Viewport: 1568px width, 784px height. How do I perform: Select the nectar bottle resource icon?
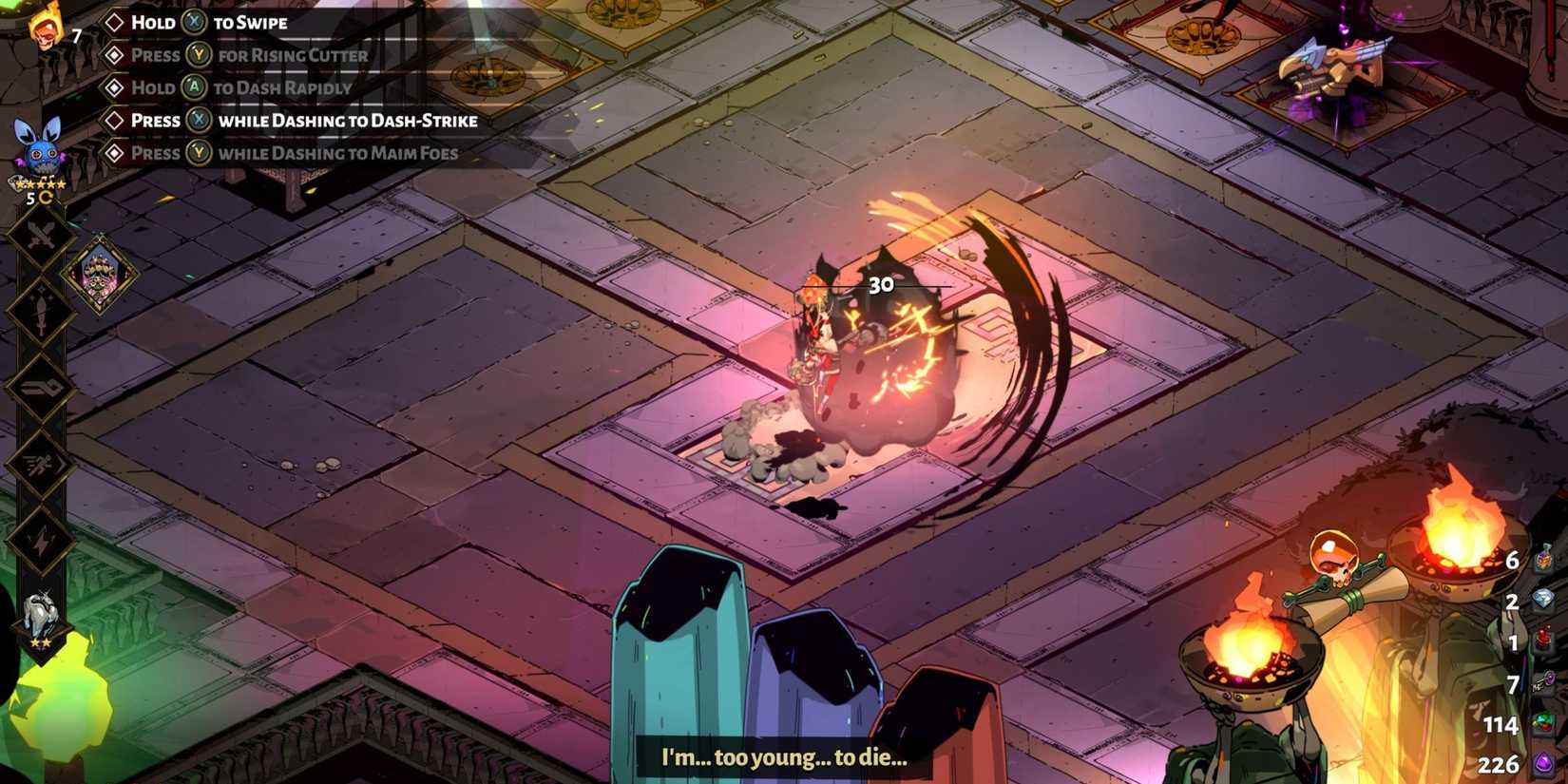[1544, 559]
